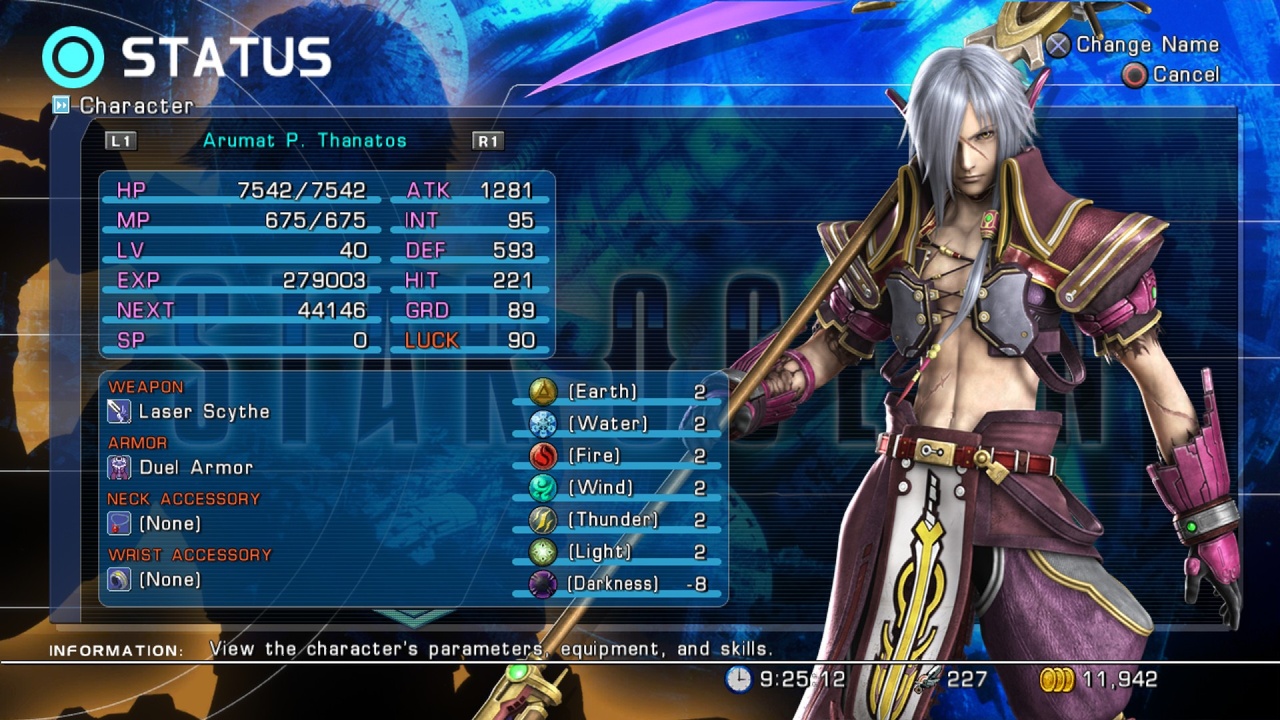Click the Earth elemental resistance icon

point(541,391)
